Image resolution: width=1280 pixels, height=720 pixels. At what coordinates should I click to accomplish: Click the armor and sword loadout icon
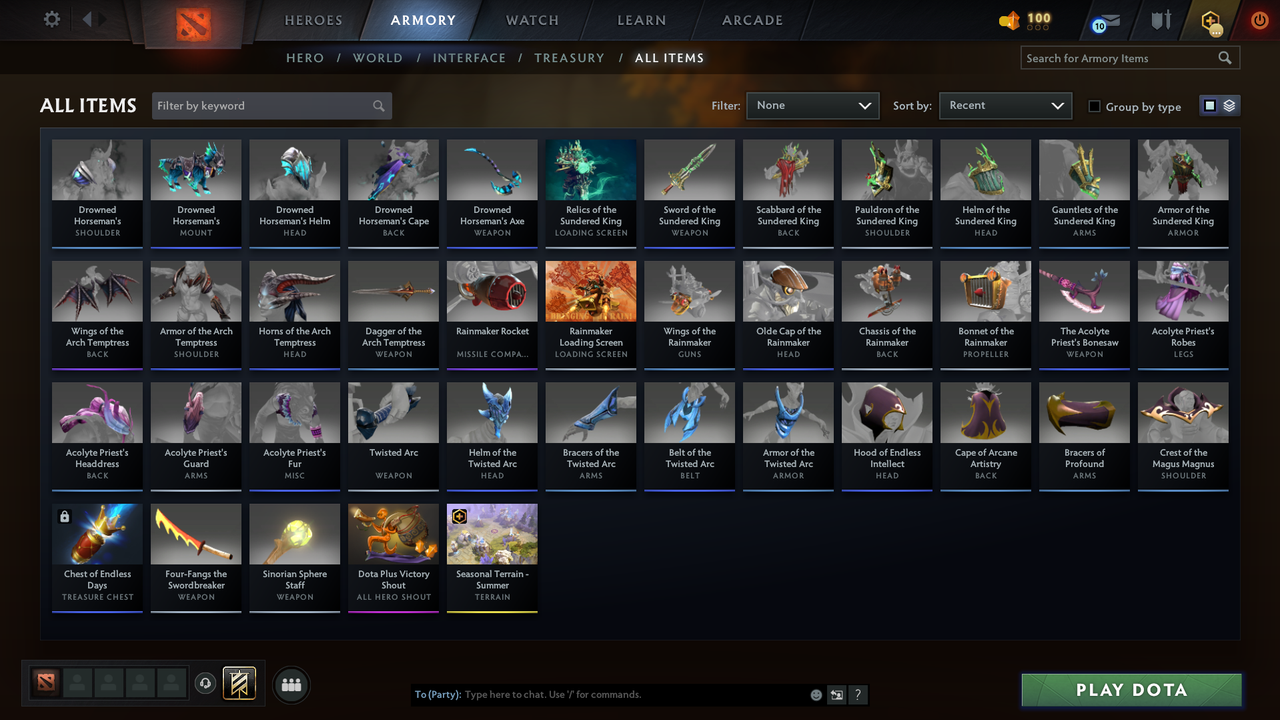point(1160,20)
